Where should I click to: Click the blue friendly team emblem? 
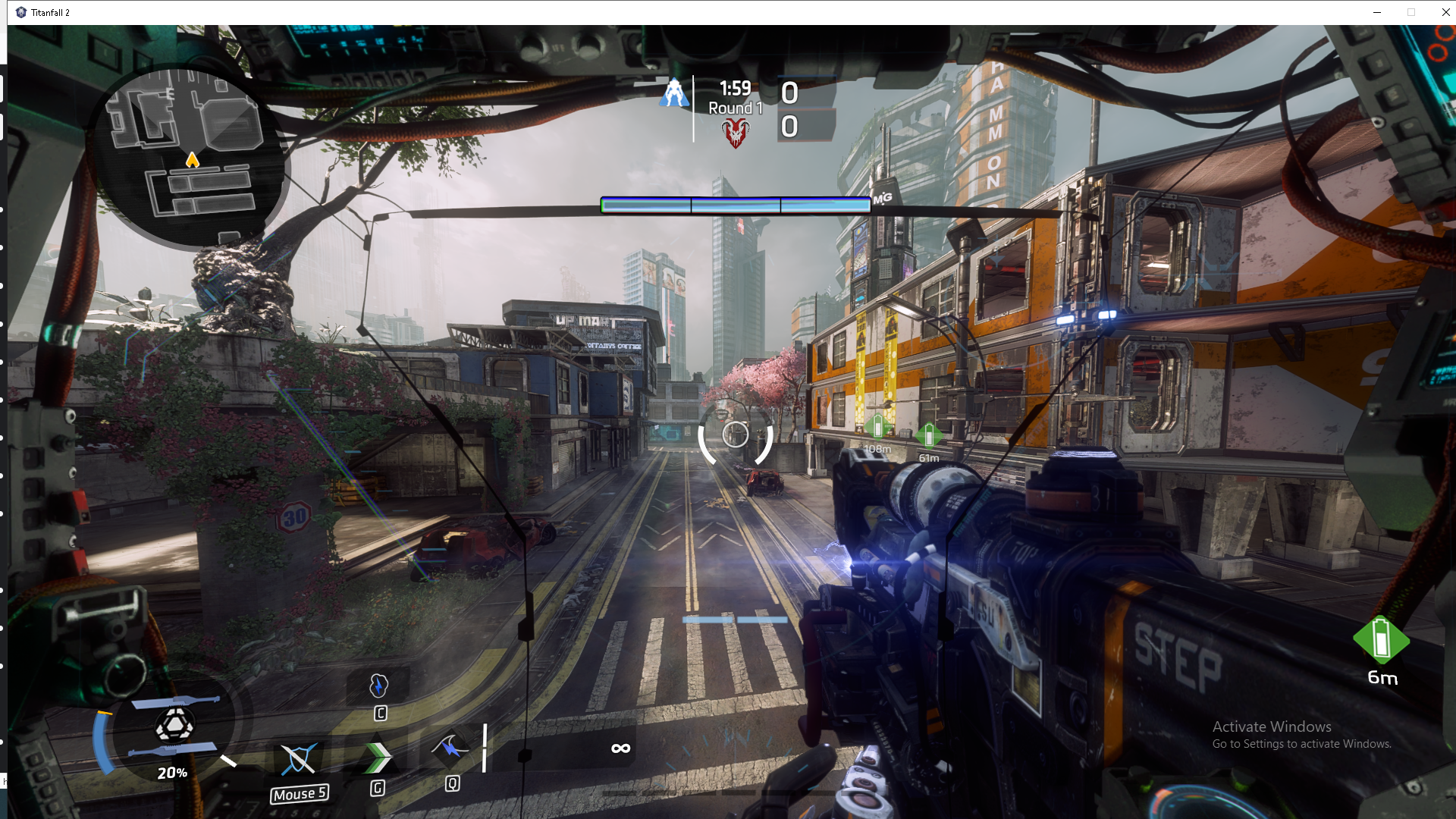tap(673, 93)
